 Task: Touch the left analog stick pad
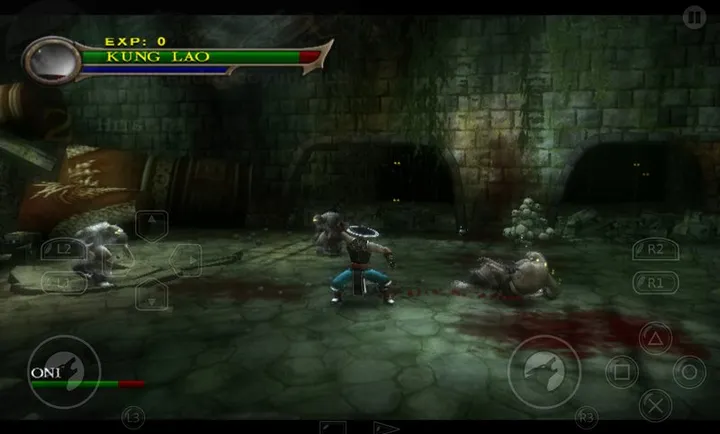[63, 371]
